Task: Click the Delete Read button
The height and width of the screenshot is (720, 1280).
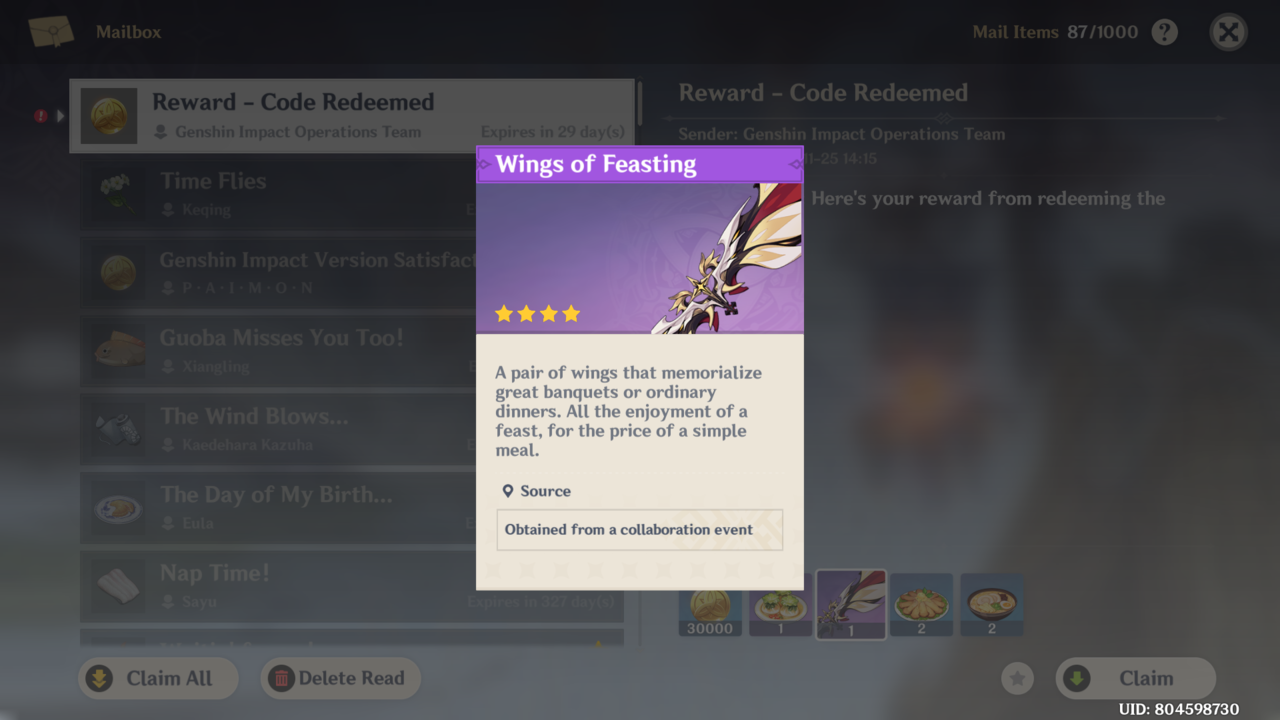Action: 340,678
